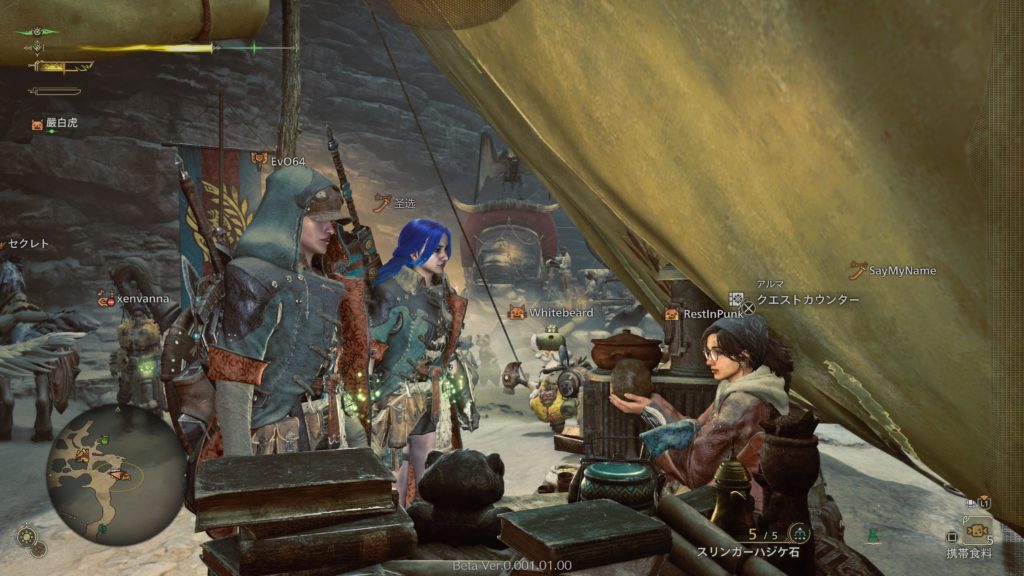The height and width of the screenshot is (576, 1024).
Task: Click the sun time-of-day icon beside minimap
Action: coord(27,536)
